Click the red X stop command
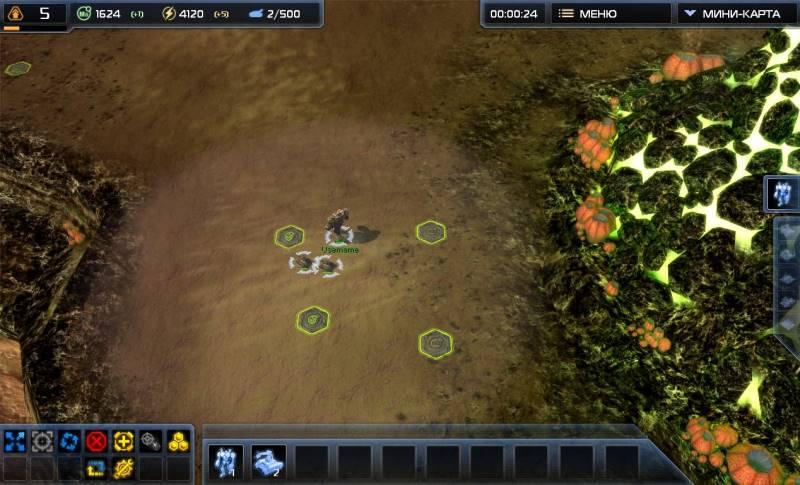Viewport: 800px width, 485px height. coord(96,441)
